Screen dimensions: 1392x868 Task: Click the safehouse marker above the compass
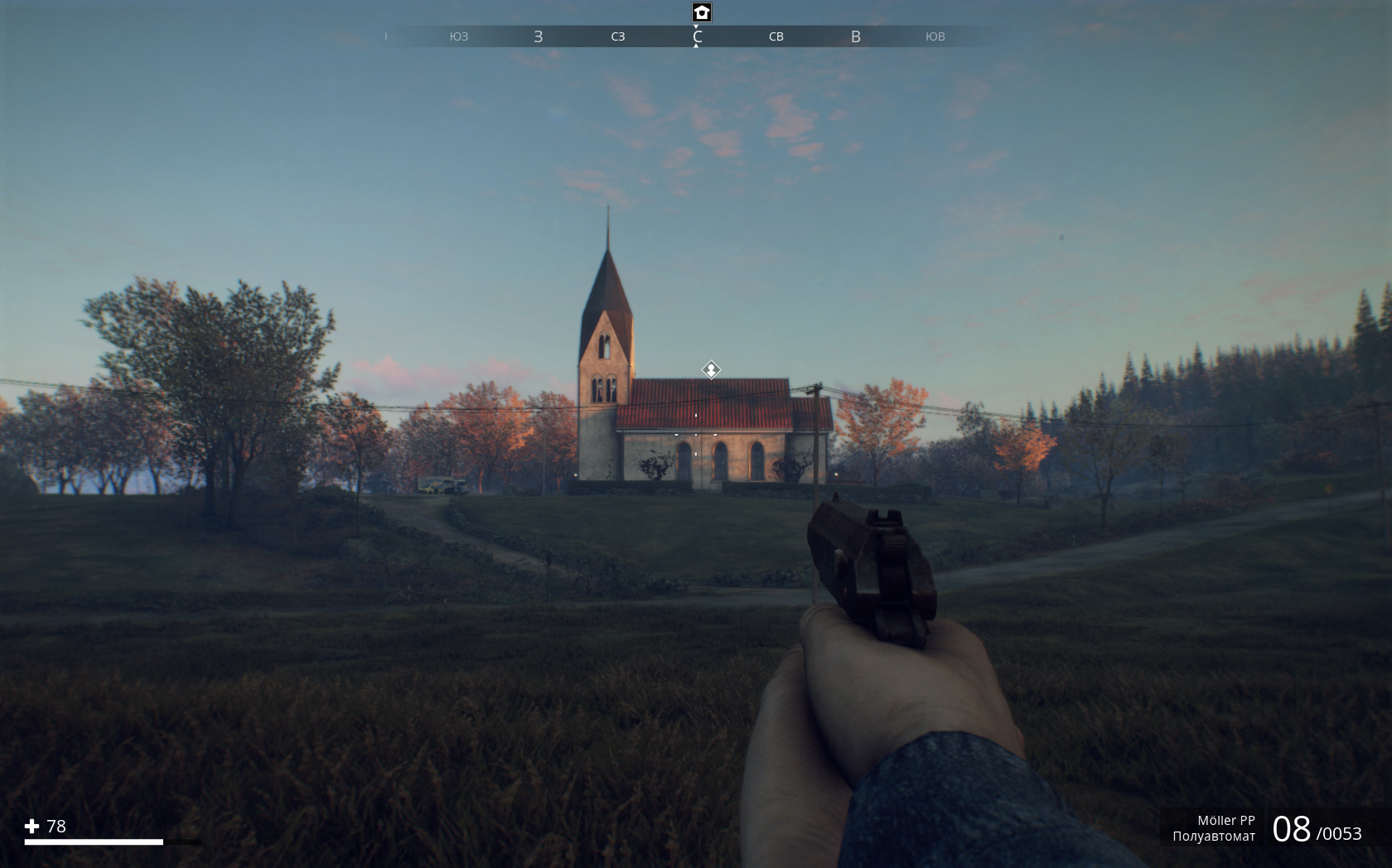point(702,12)
